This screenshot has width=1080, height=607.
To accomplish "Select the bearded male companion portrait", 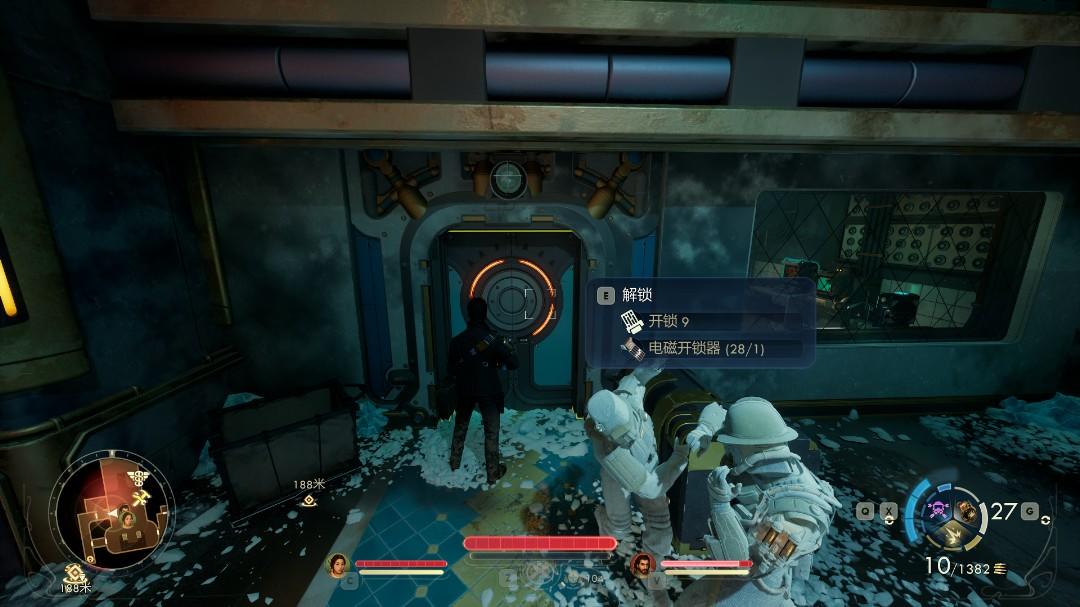I will (x=642, y=565).
